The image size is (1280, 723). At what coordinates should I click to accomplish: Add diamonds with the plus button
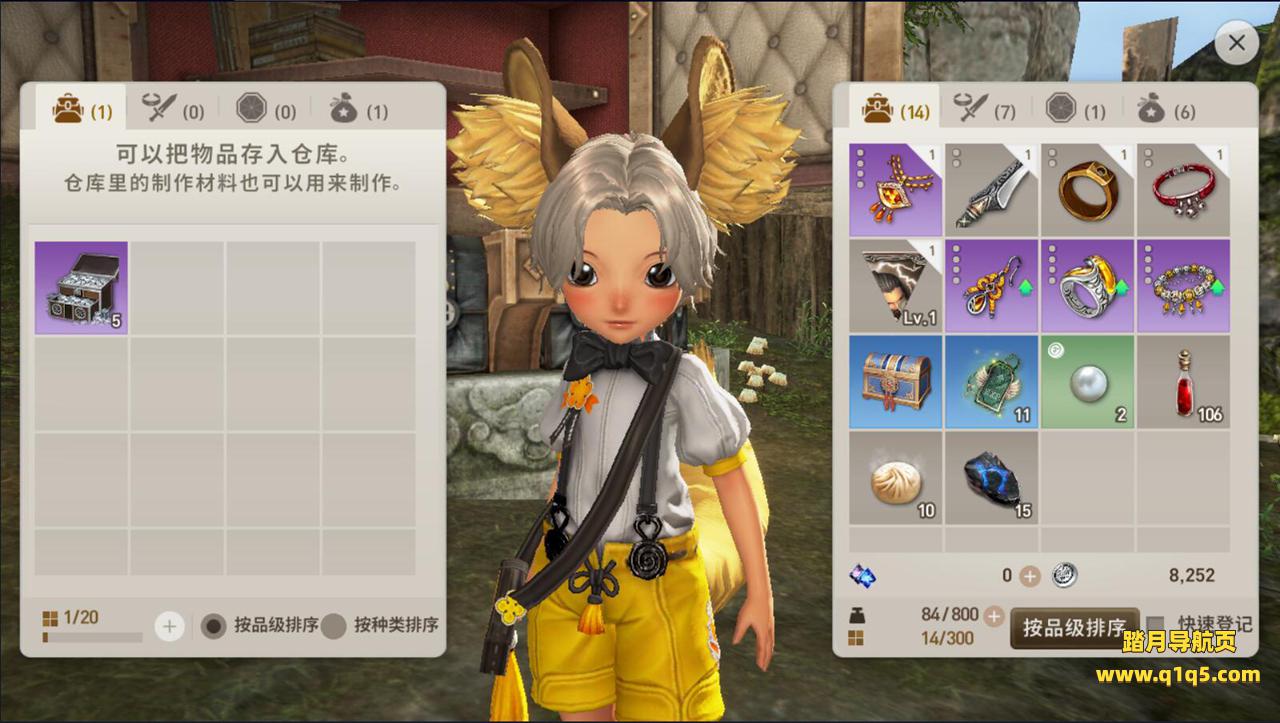(1030, 576)
